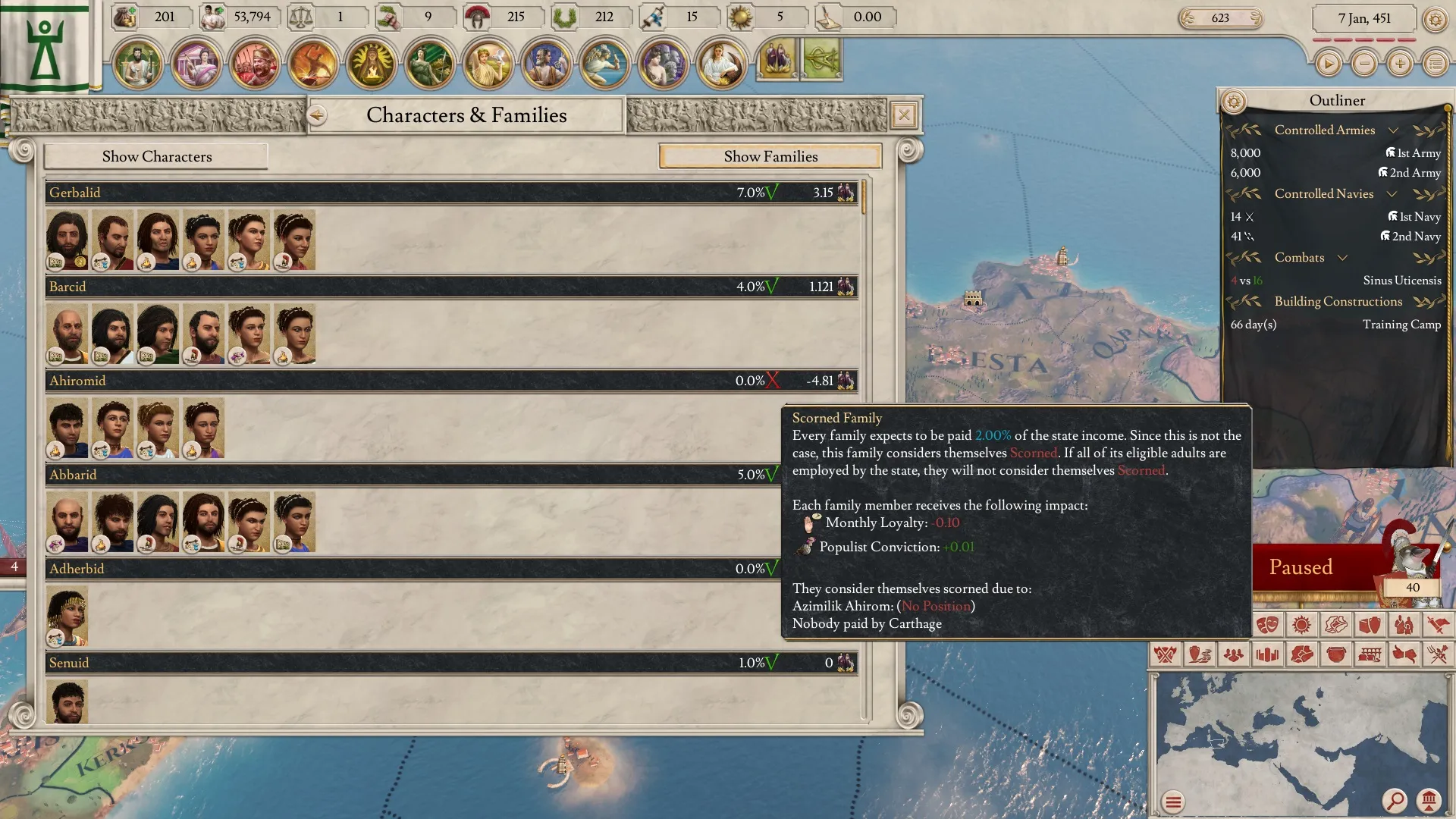This screenshot has width=1456, height=819.
Task: Toggle game pause with the play button
Action: point(1328,64)
